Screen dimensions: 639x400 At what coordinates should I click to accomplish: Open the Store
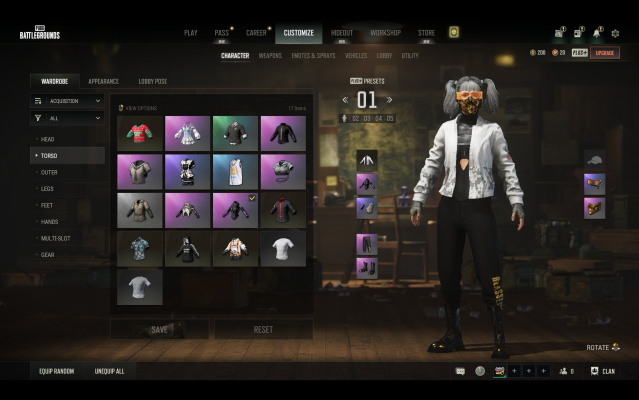pos(426,33)
